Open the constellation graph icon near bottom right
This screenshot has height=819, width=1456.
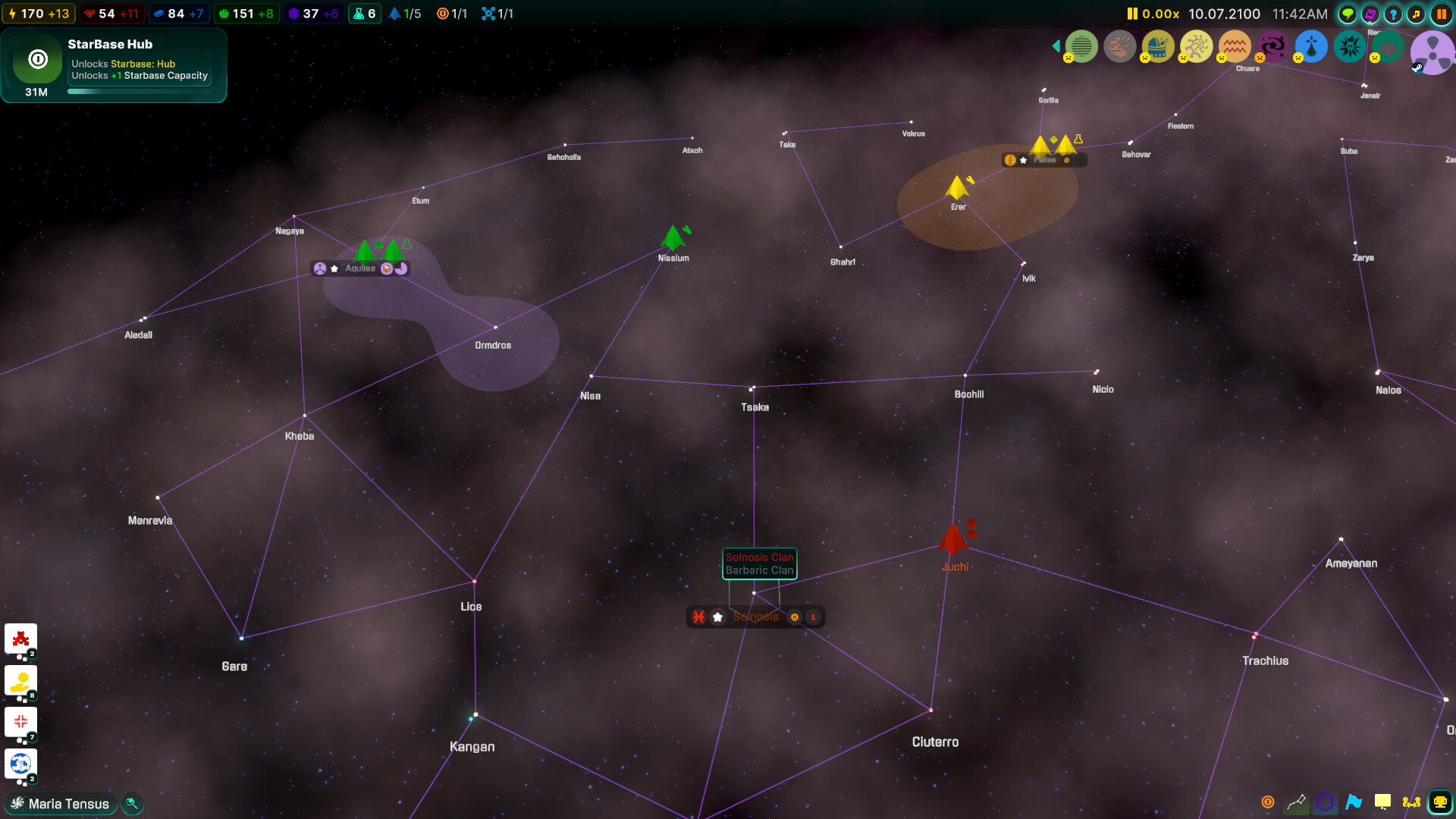click(x=1296, y=802)
